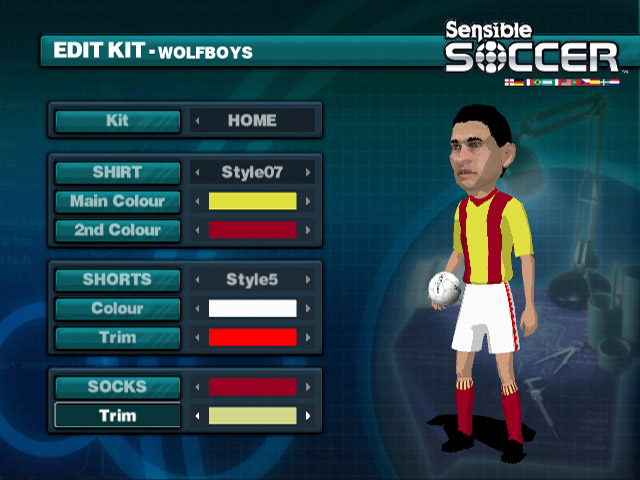Click the left arrow next to HOME
This screenshot has height=480, width=640.
[x=197, y=121]
